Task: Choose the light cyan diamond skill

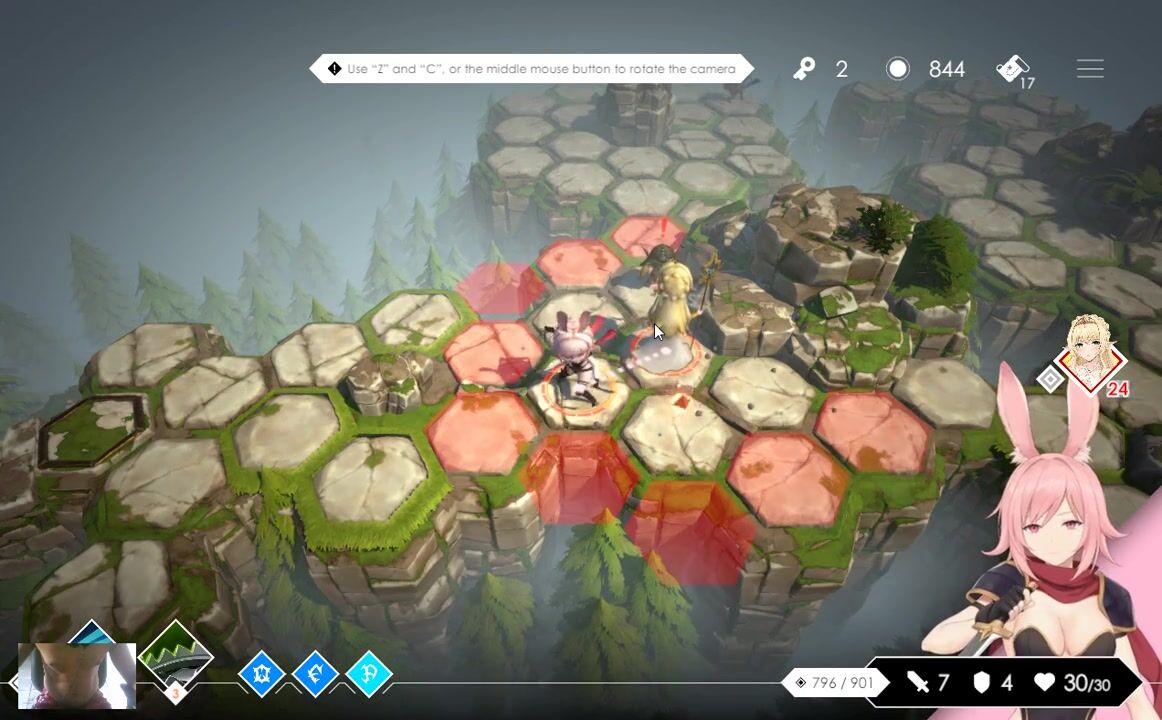Action: coord(368,675)
